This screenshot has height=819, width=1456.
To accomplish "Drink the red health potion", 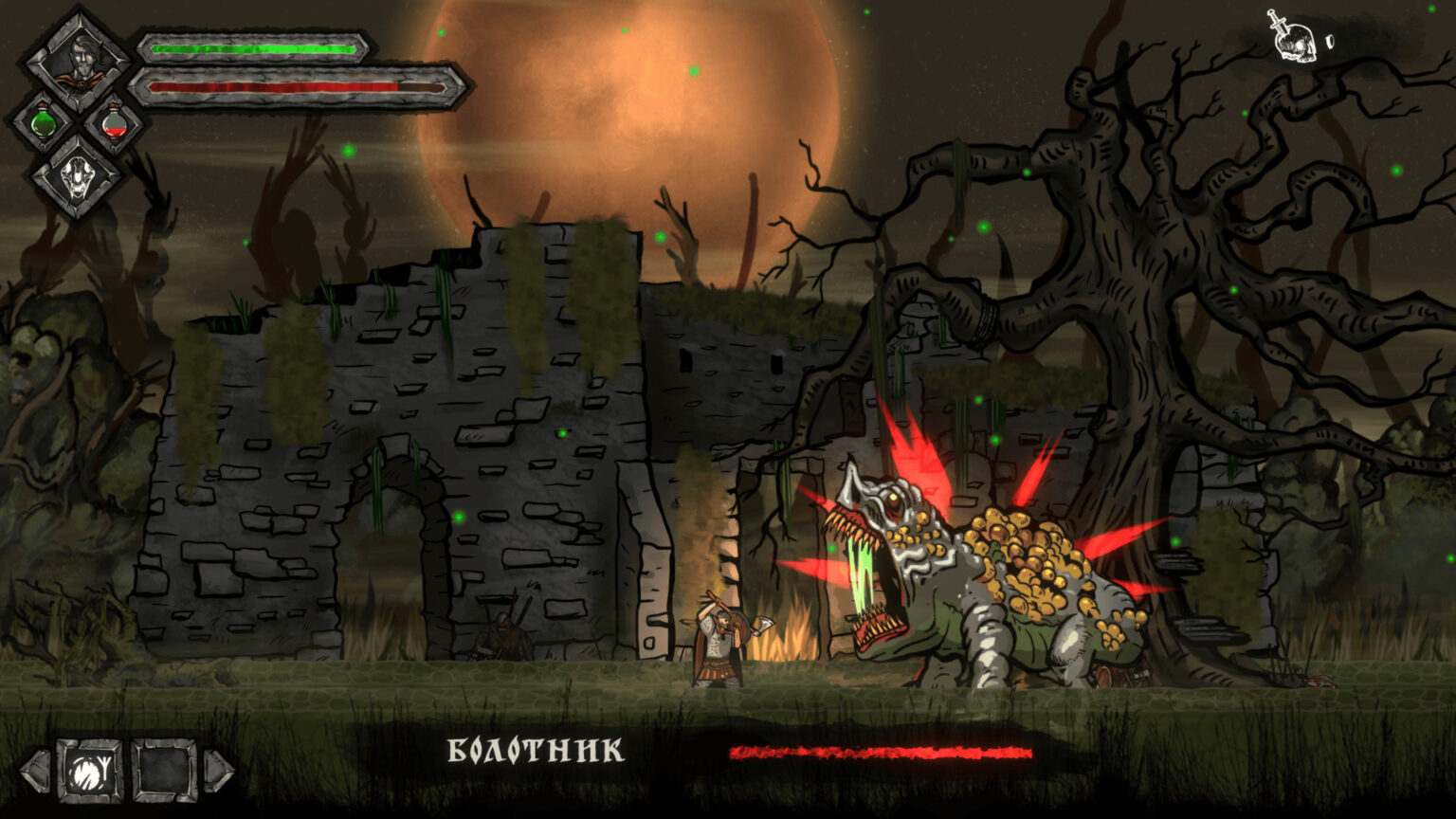I will 114,123.
